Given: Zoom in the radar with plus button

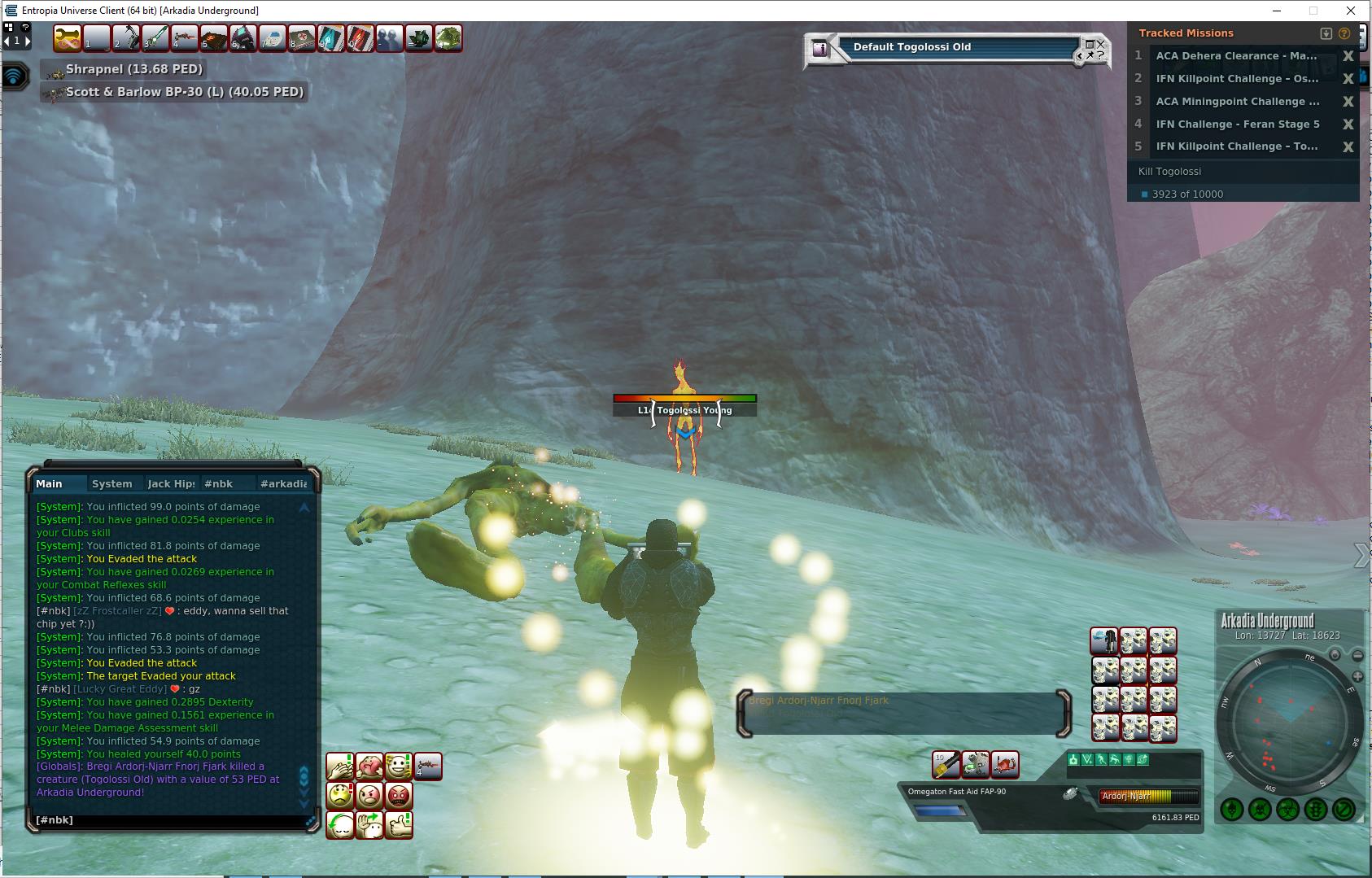Looking at the screenshot, I should coord(1357,676).
